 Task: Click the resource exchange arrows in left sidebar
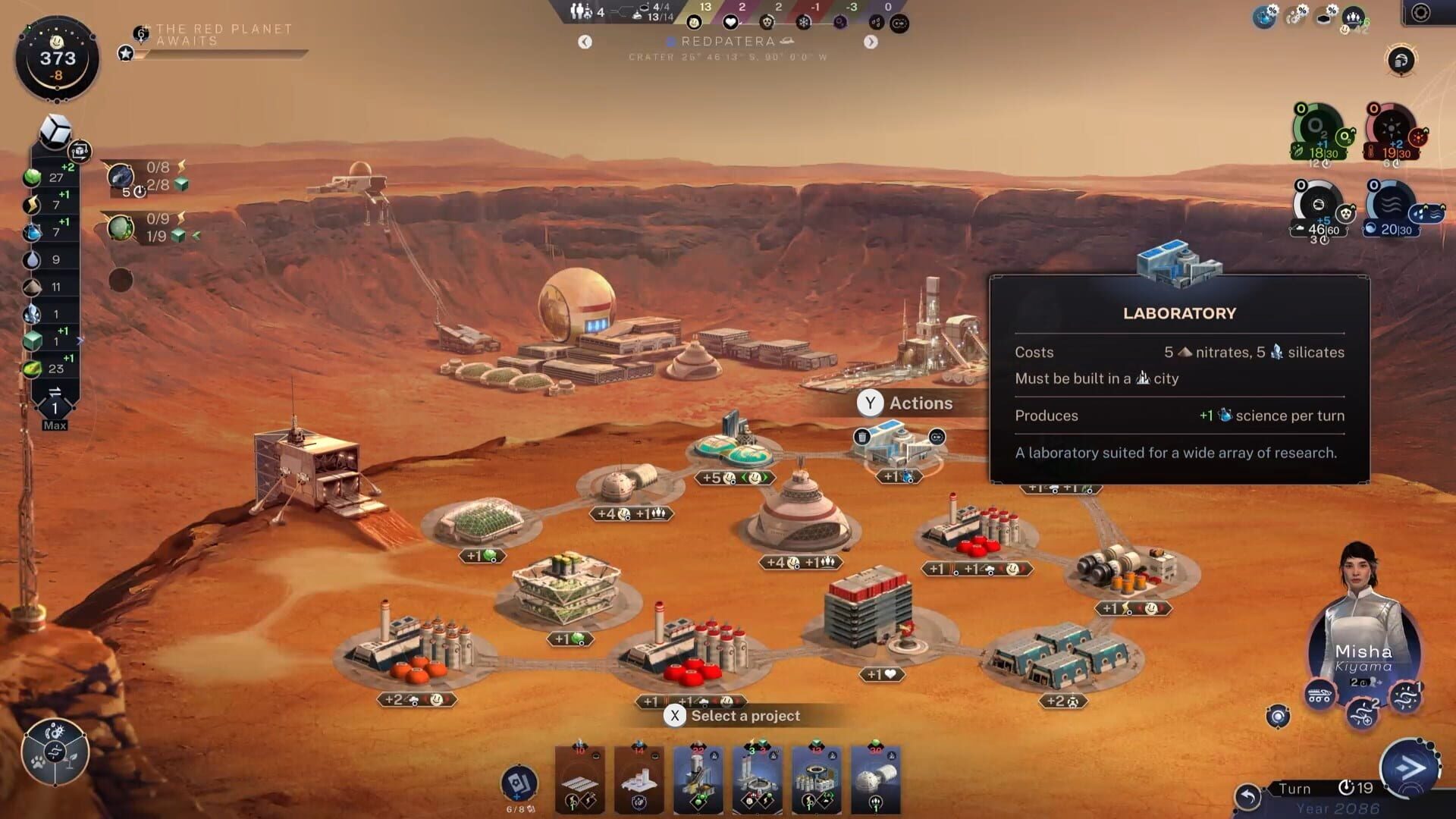[x=55, y=392]
